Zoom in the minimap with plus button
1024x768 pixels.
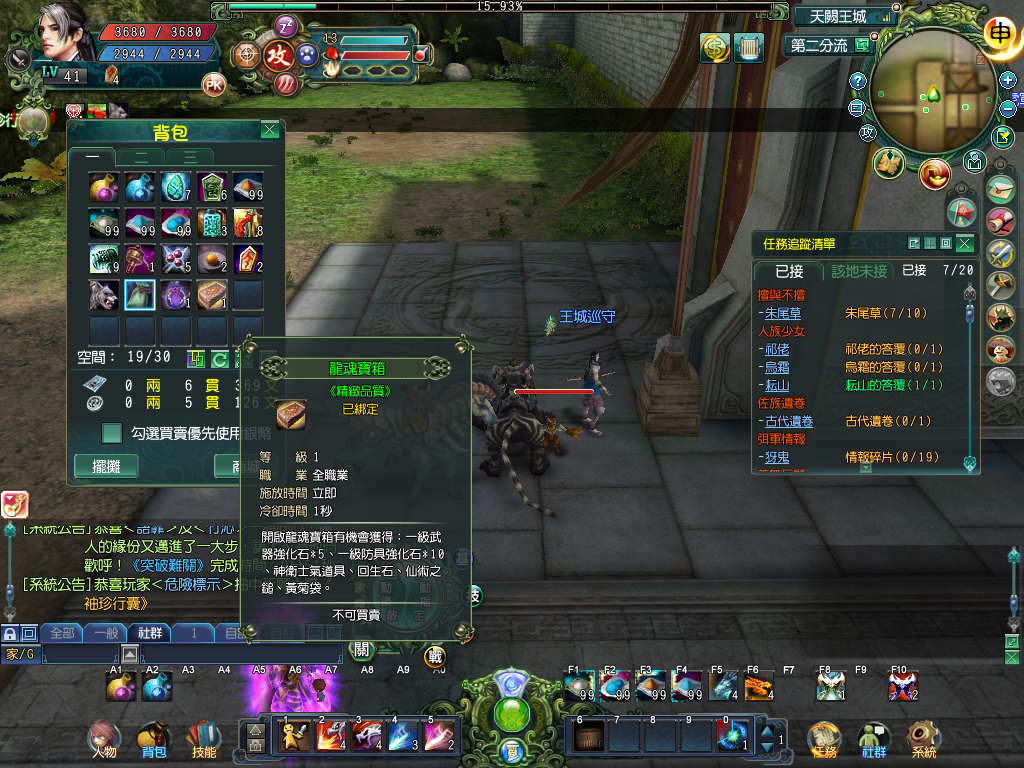tap(1009, 79)
